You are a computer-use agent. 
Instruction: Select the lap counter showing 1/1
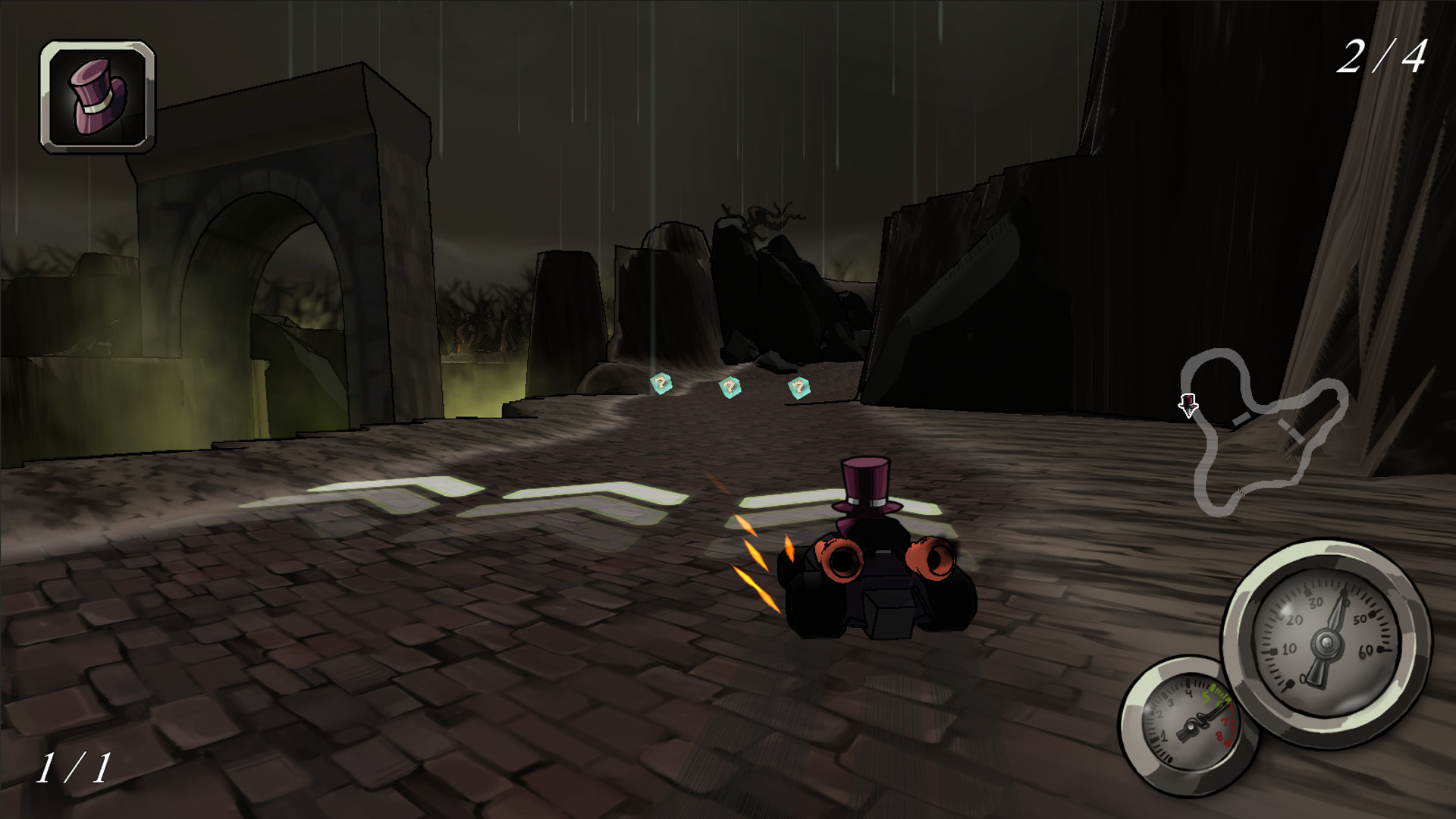click(x=76, y=766)
